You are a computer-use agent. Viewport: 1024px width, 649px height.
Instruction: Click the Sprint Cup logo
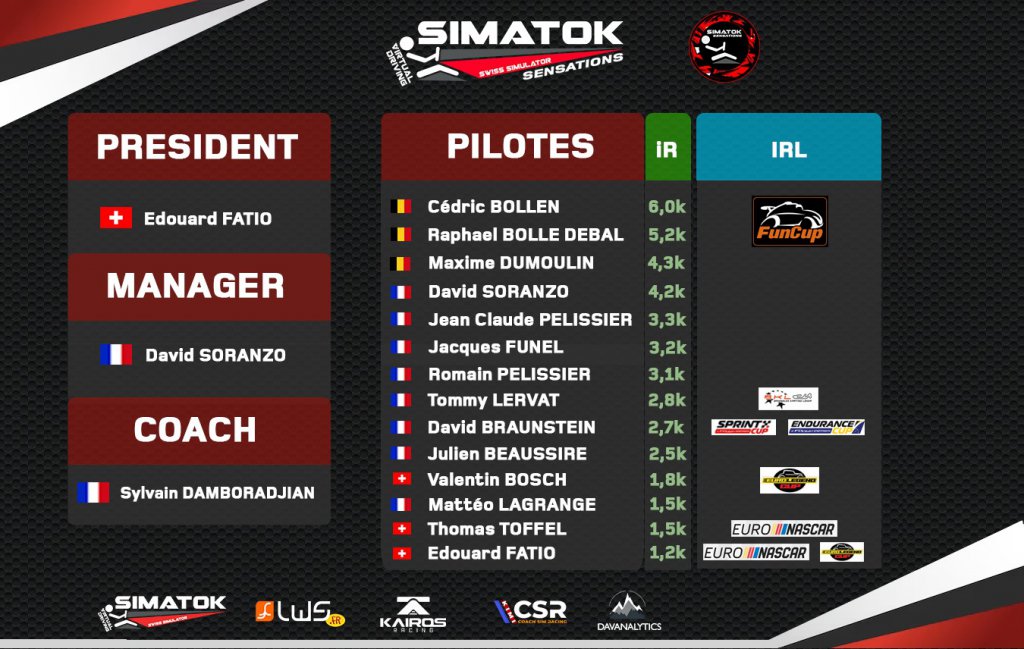coord(743,427)
